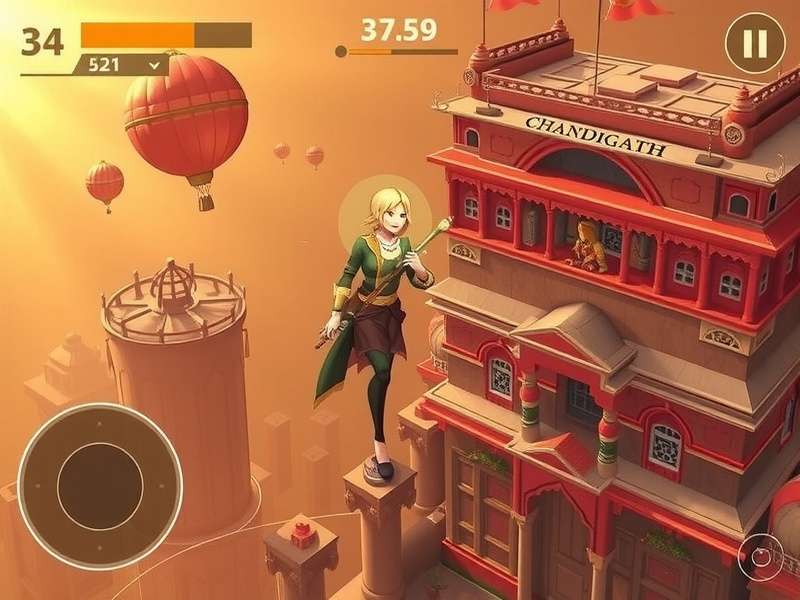Viewport: 800px width, 600px height.
Task: Tap the small circular action button
Action: point(760,557)
